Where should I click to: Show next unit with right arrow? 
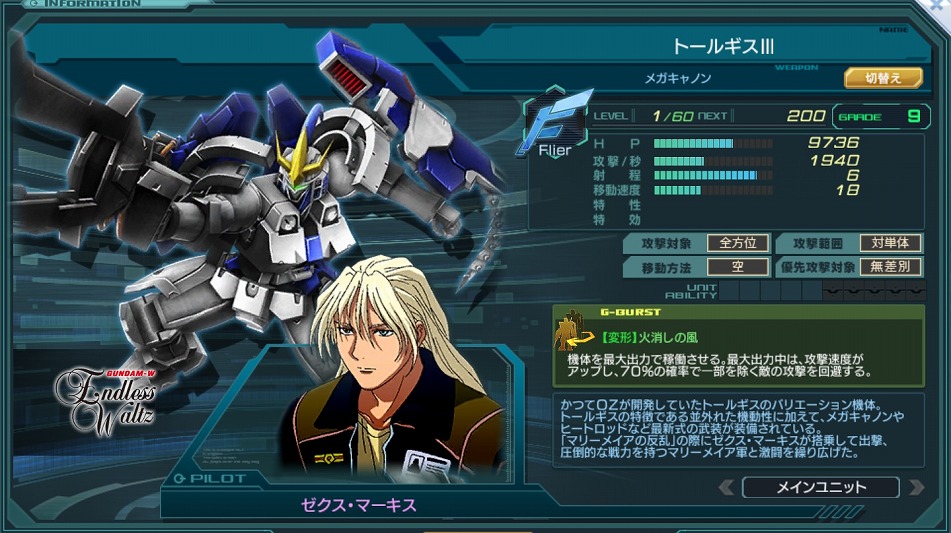(x=914, y=488)
